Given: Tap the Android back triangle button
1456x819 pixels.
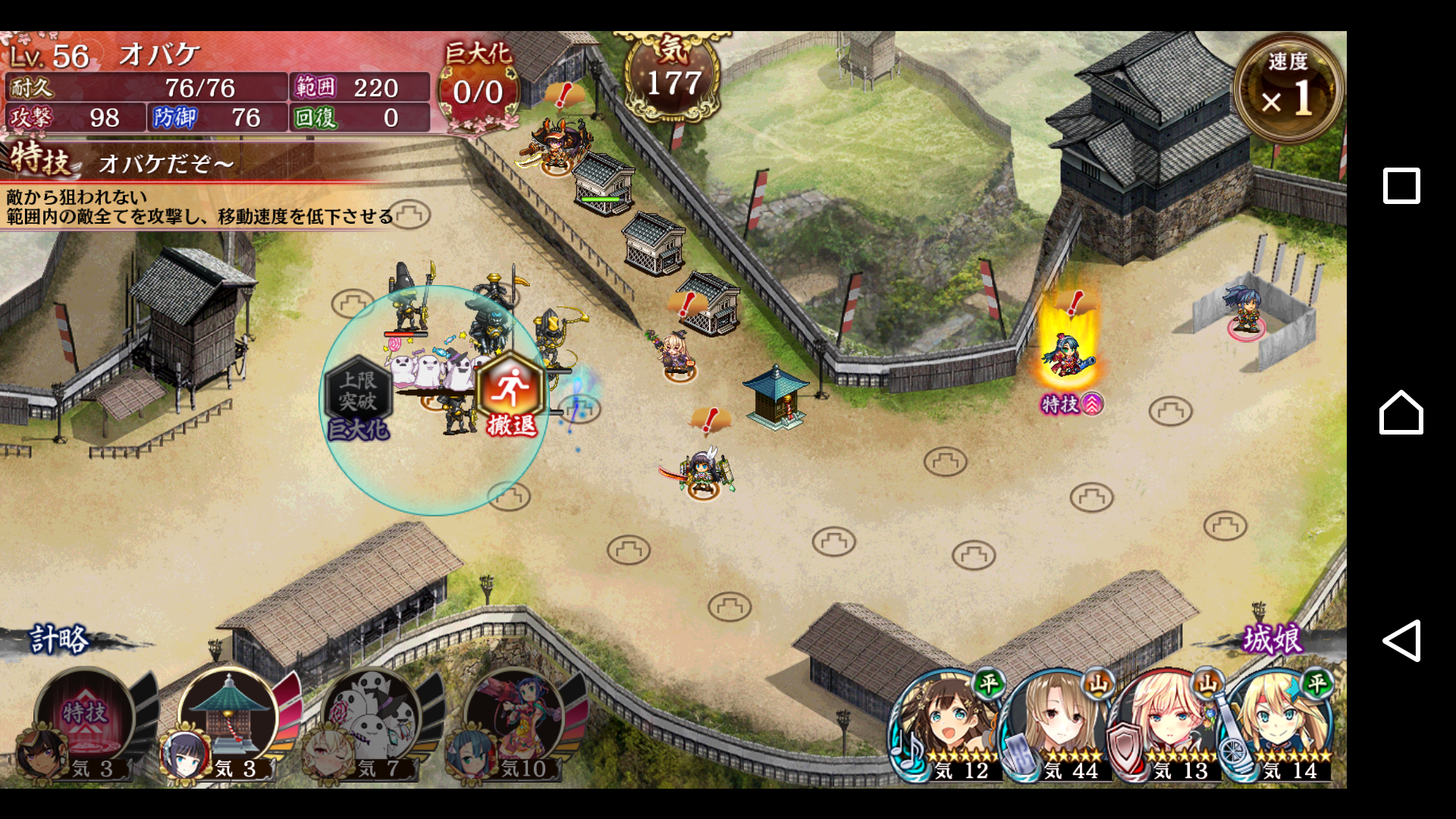Looking at the screenshot, I should click(1401, 641).
